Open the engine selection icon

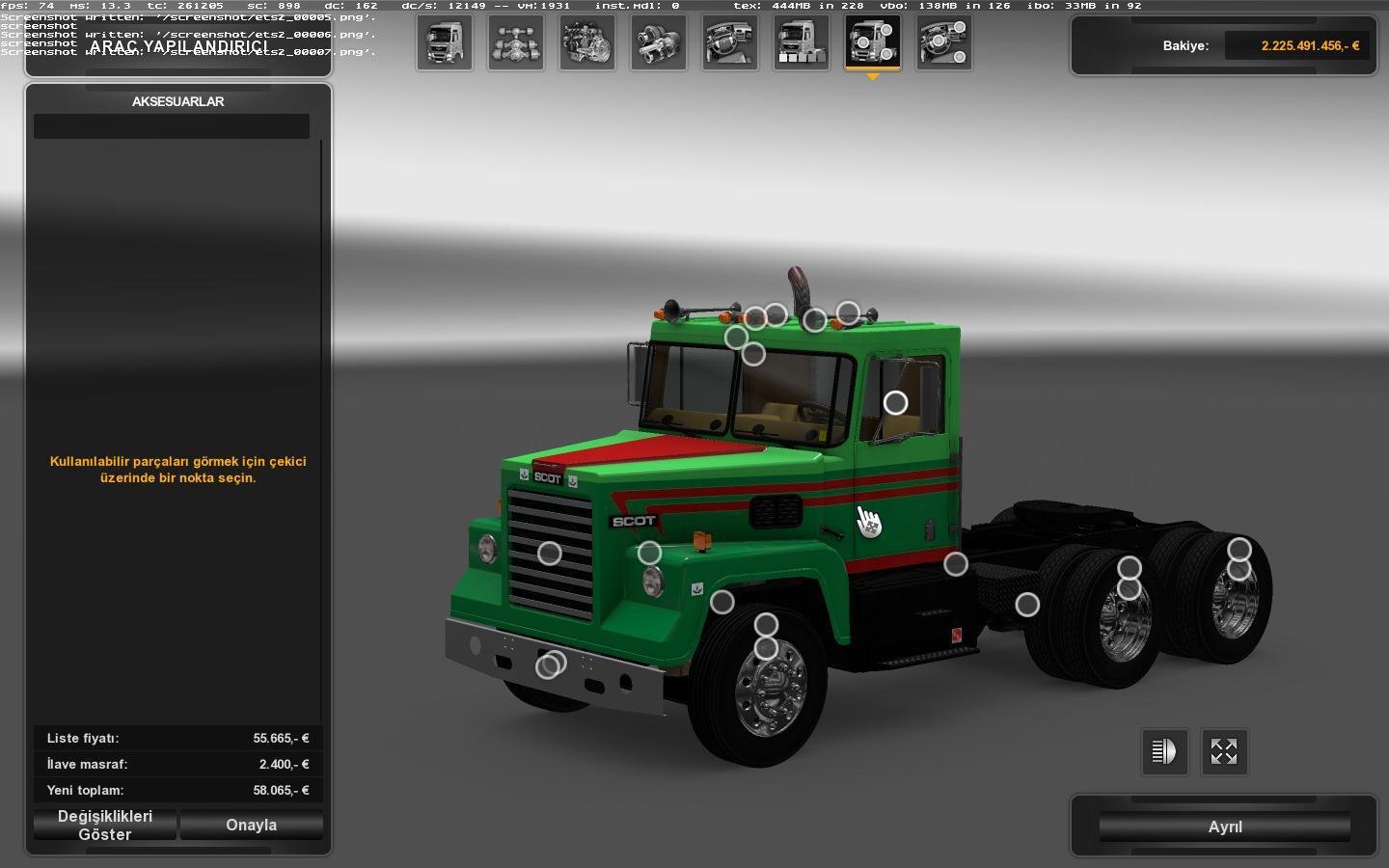pos(587,42)
